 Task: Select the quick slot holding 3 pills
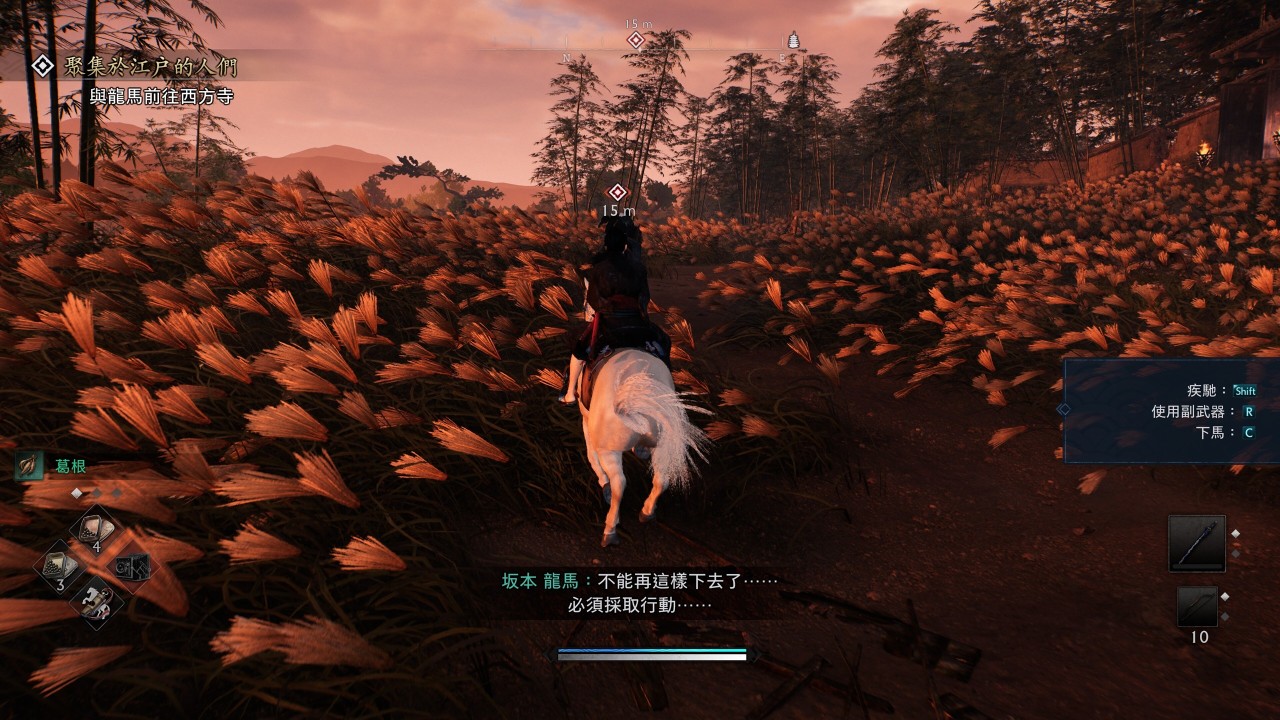[61, 566]
